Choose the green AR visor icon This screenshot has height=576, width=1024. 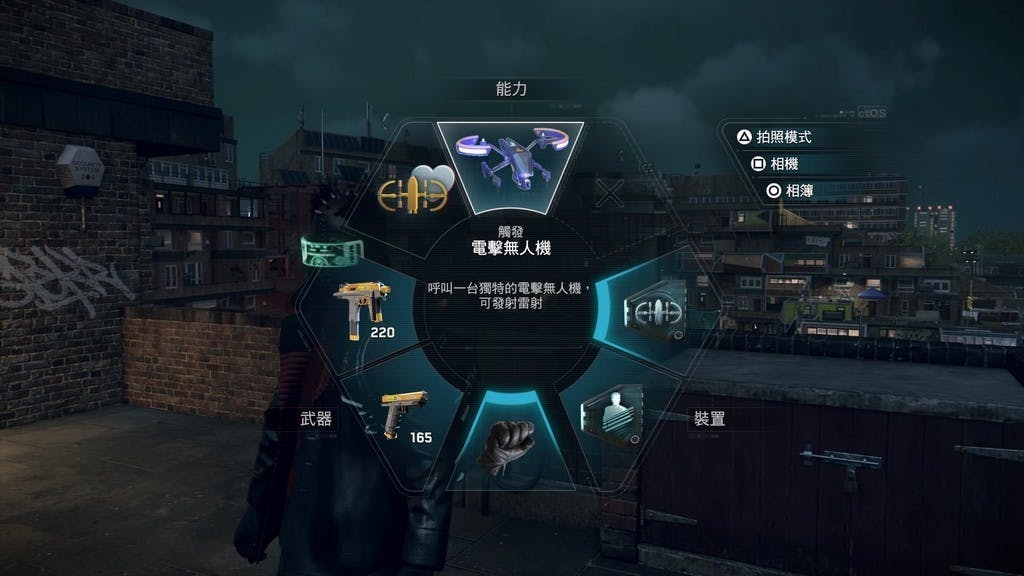(x=327, y=250)
